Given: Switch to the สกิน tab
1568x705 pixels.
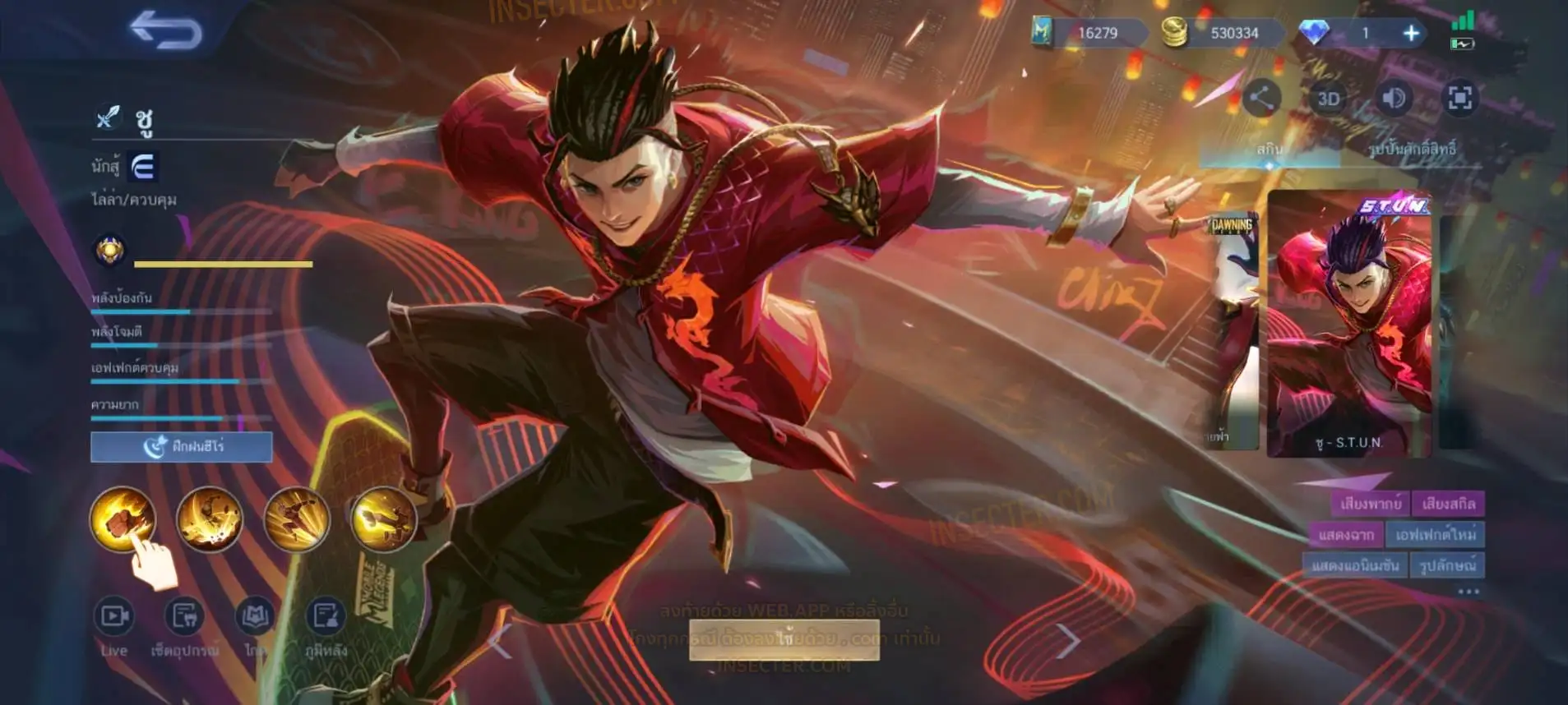Looking at the screenshot, I should pyautogui.click(x=1269, y=149).
